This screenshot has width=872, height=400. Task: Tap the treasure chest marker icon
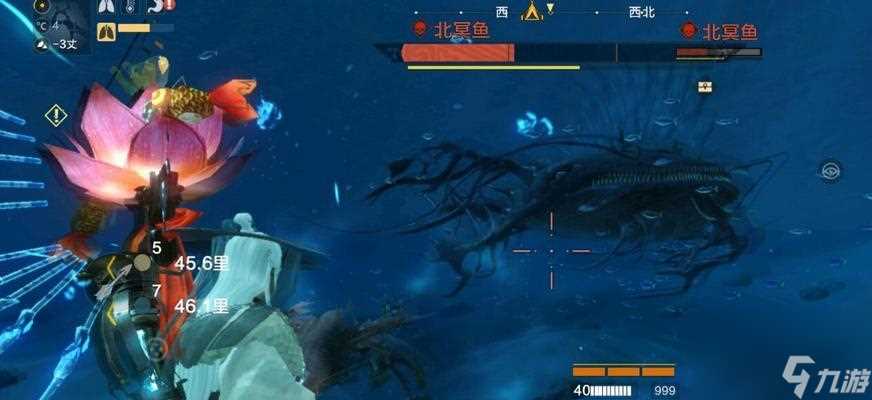704,87
